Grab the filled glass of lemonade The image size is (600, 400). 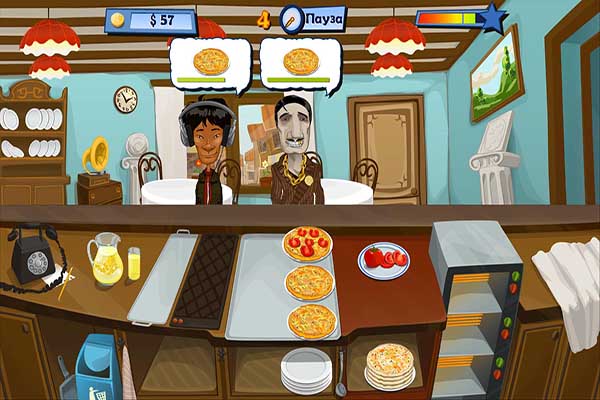(134, 264)
